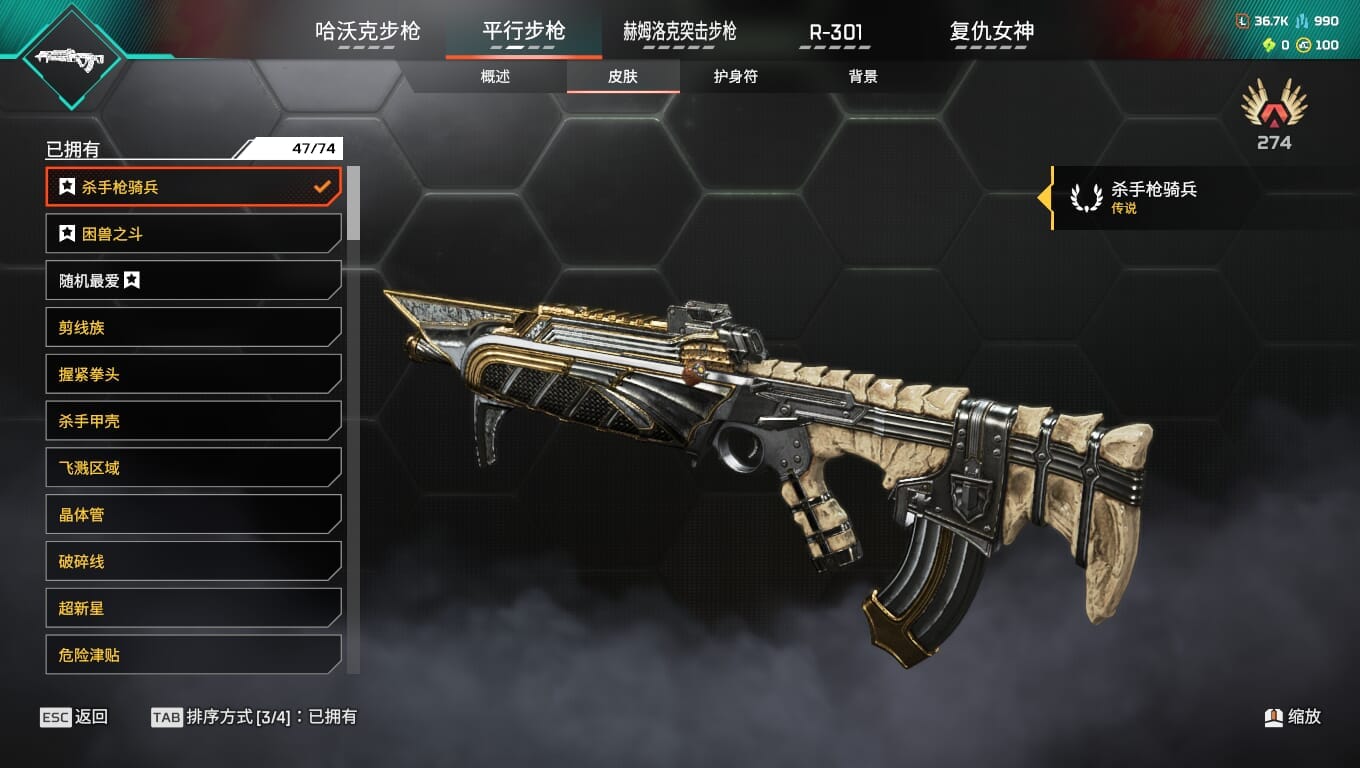Click the 平行步枪 weapon tab
1360x768 pixels.
pos(523,31)
